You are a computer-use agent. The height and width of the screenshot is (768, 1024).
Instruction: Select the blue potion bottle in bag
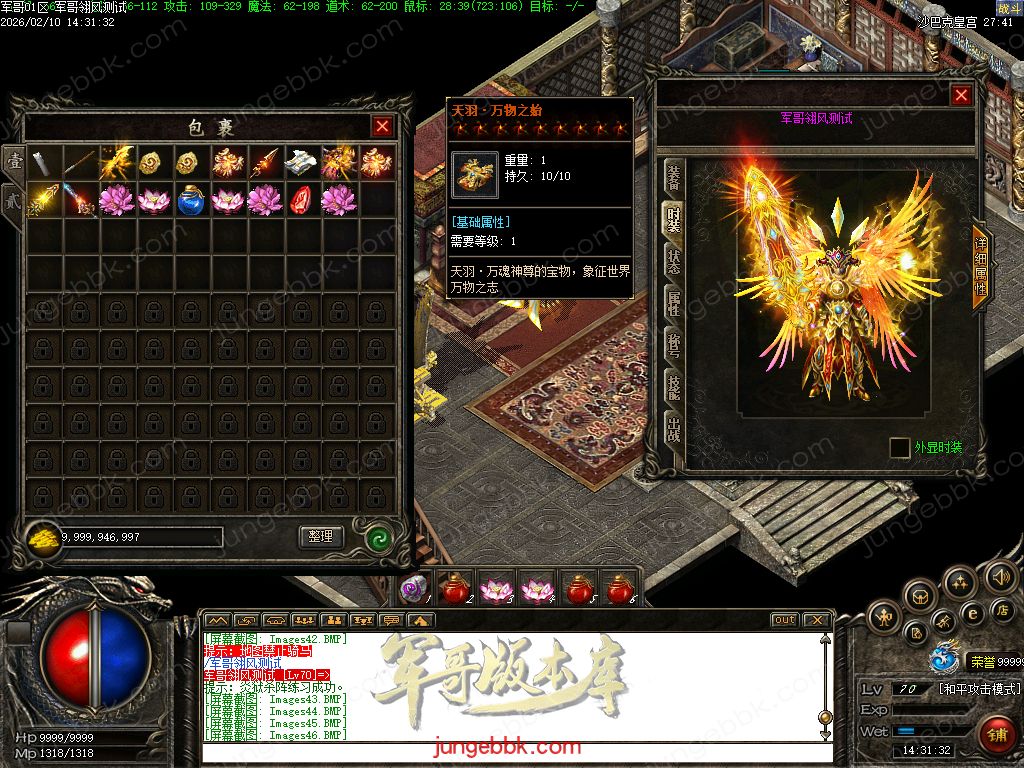tap(191, 200)
